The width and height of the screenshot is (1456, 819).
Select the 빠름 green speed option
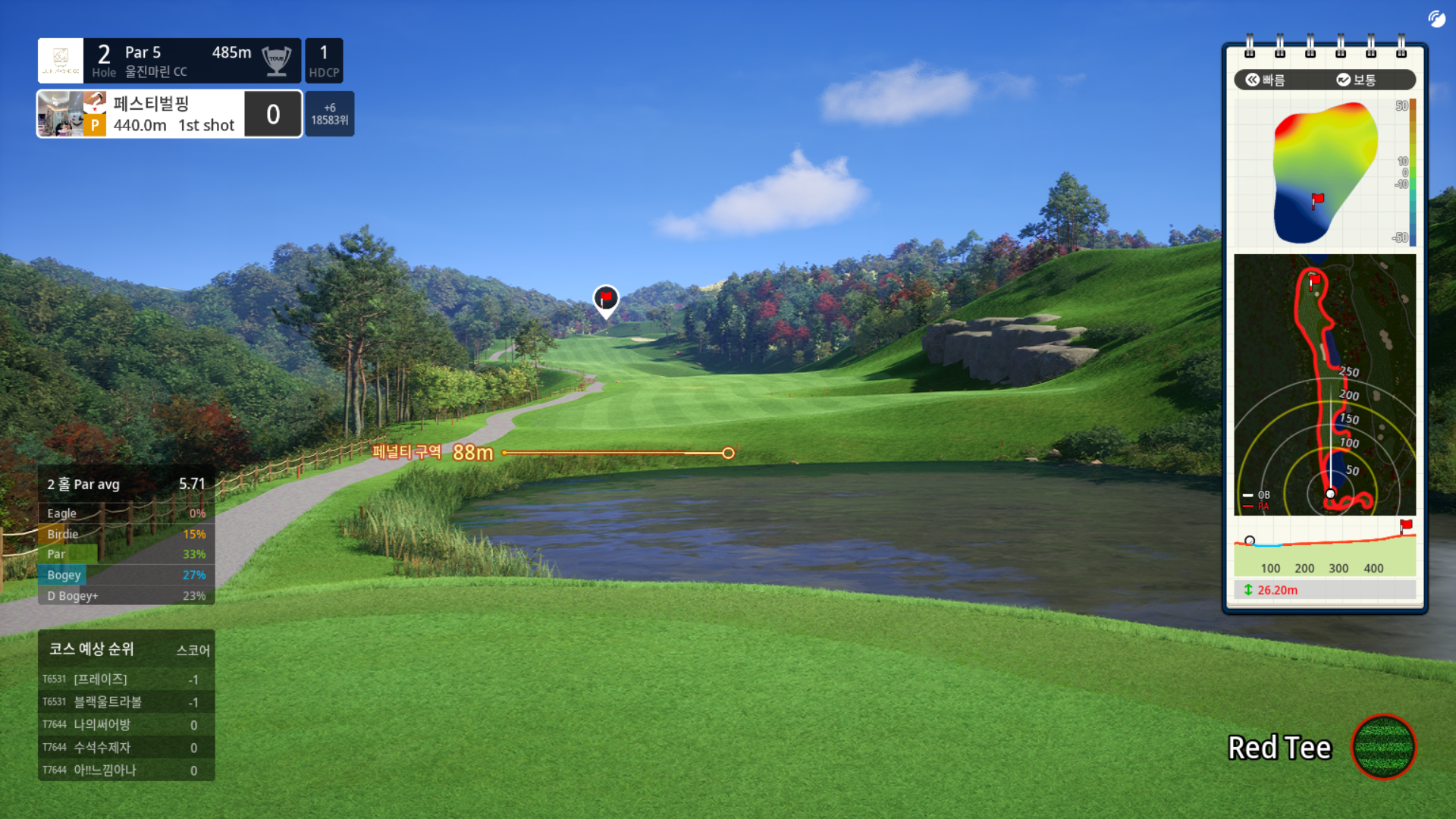click(x=1266, y=80)
